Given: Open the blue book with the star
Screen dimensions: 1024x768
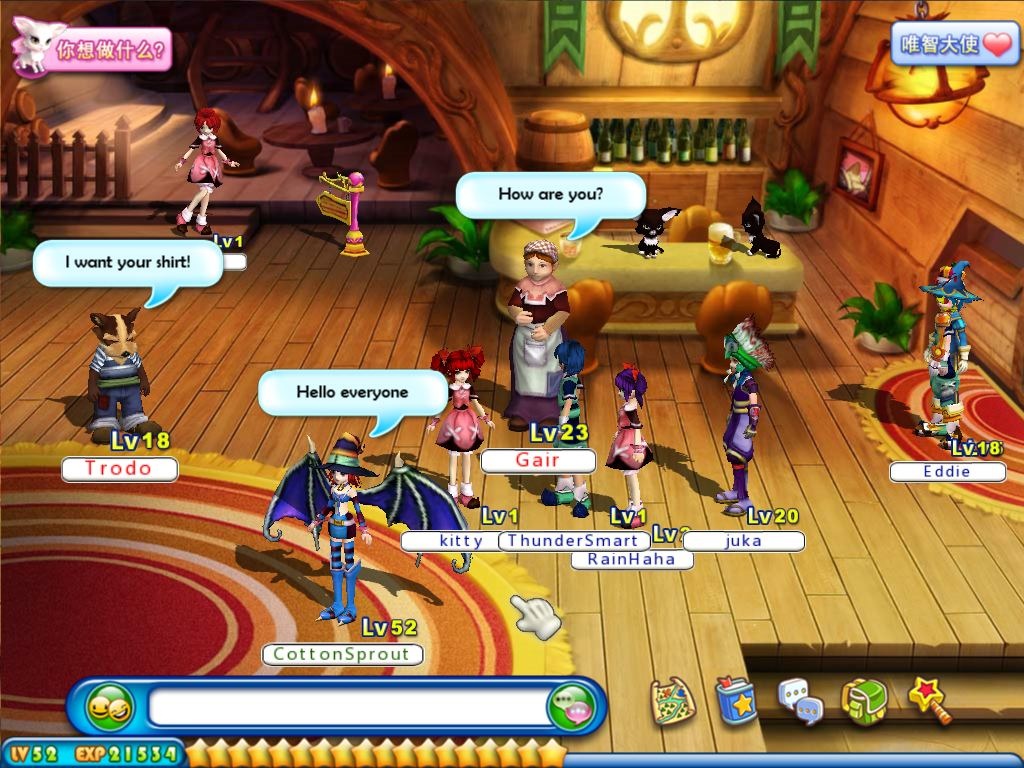Looking at the screenshot, I should pyautogui.click(x=738, y=699).
